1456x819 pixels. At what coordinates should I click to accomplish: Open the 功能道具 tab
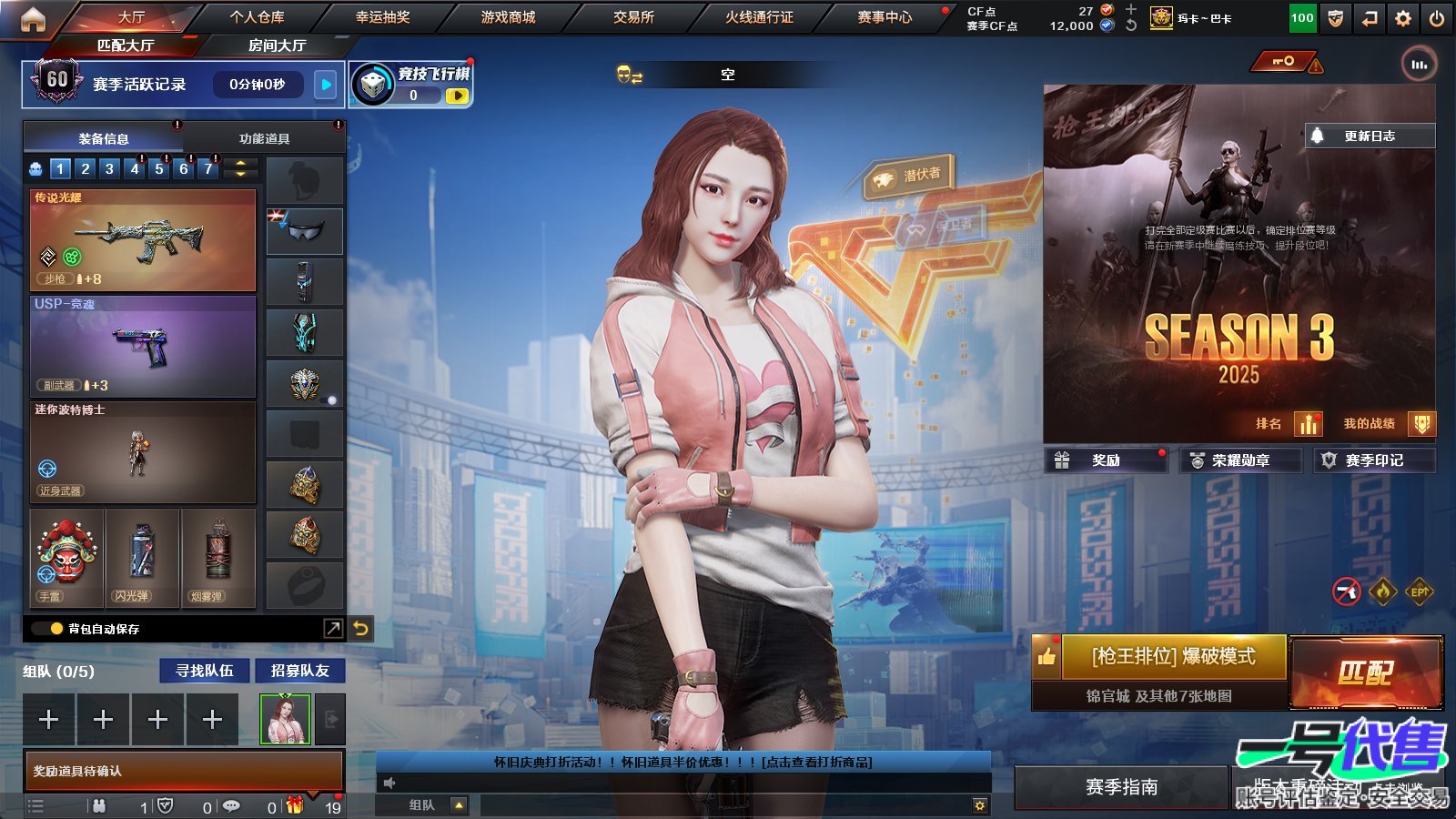tap(265, 137)
